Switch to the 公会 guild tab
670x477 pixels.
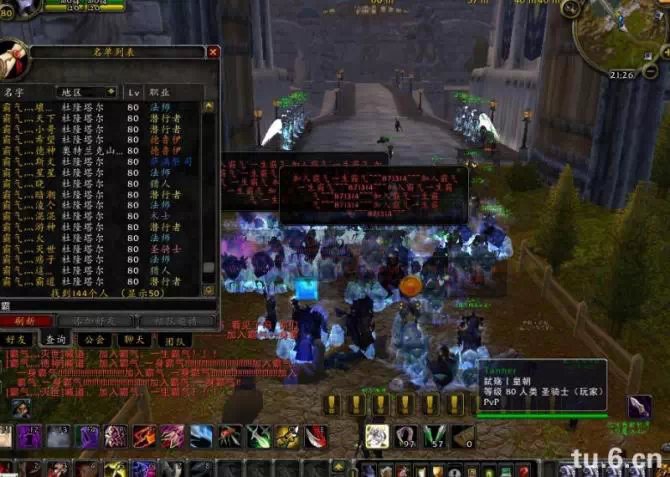[x=96, y=340]
